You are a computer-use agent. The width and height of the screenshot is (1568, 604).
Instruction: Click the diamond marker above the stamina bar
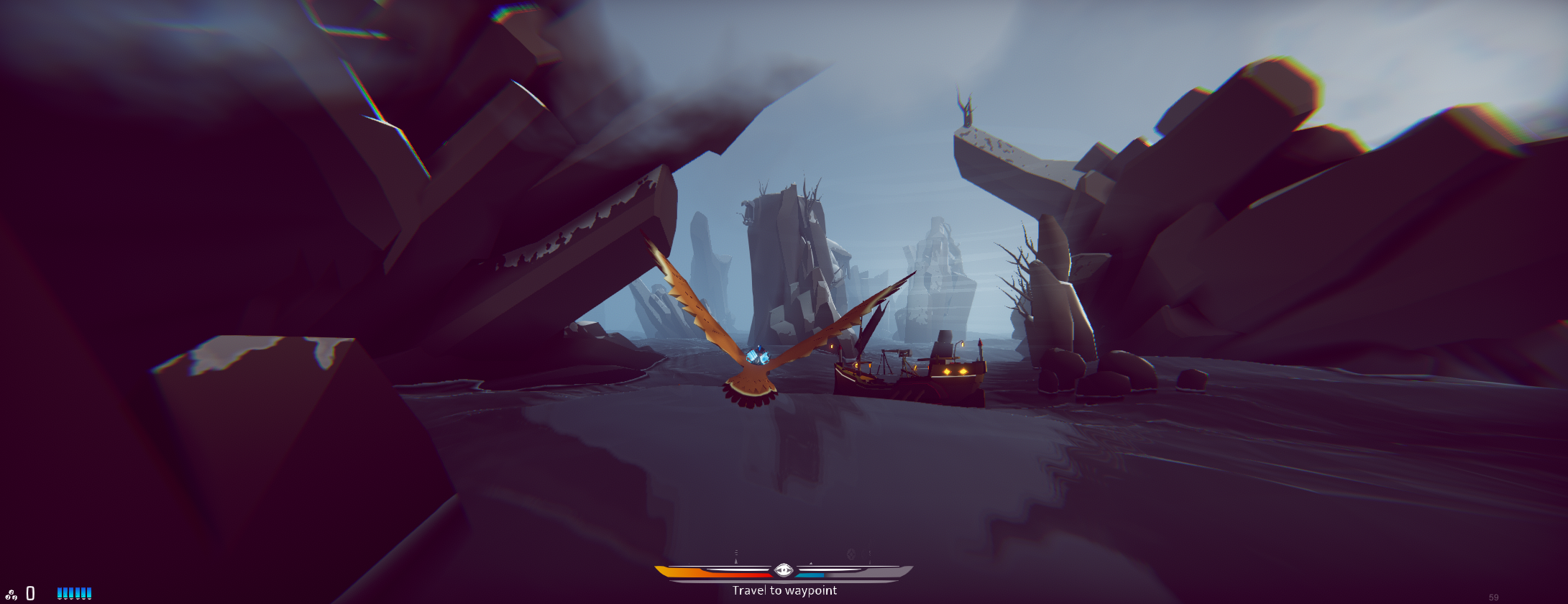click(851, 554)
